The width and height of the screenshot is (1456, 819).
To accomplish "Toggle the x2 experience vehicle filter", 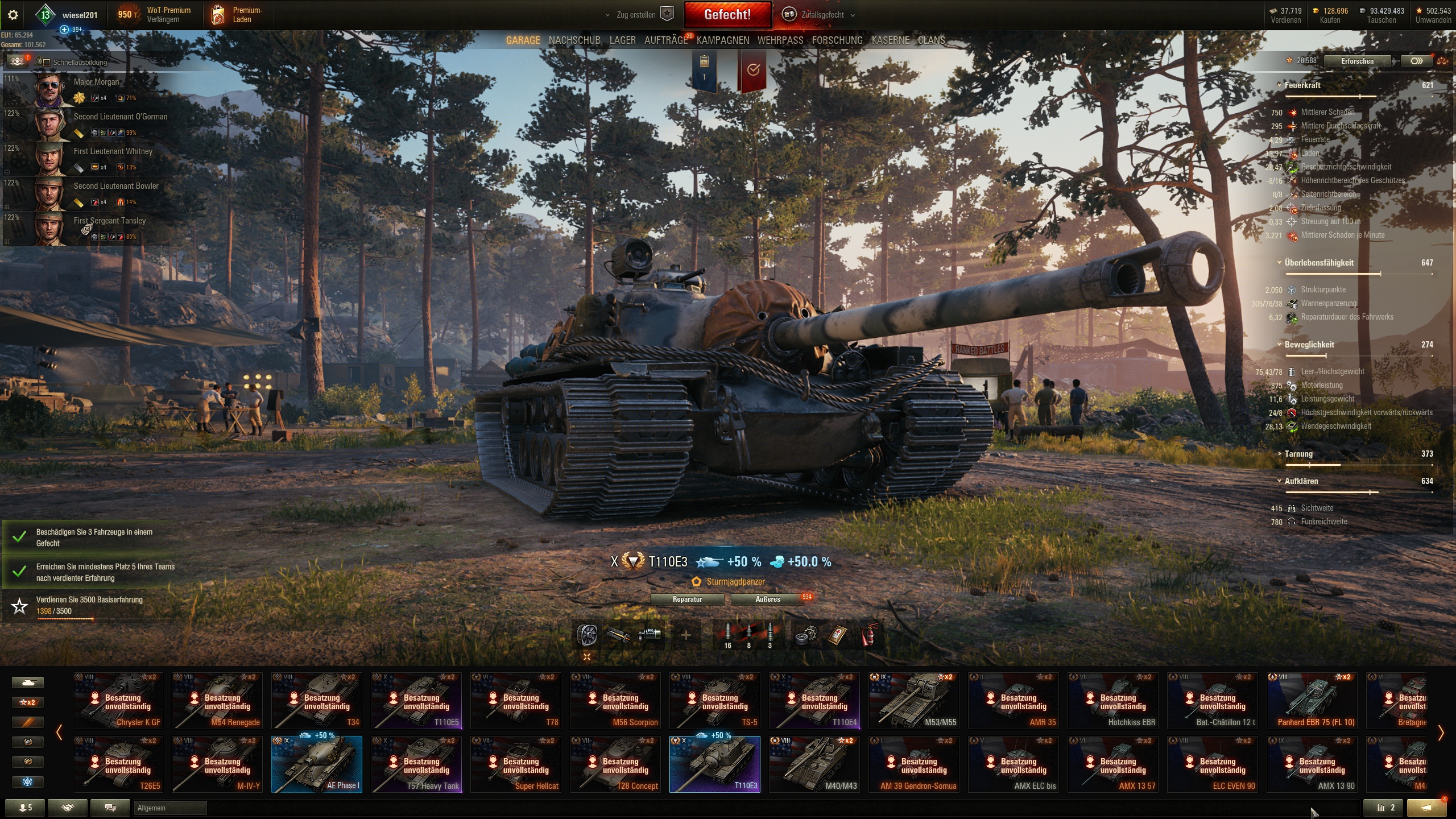I will click(x=27, y=702).
